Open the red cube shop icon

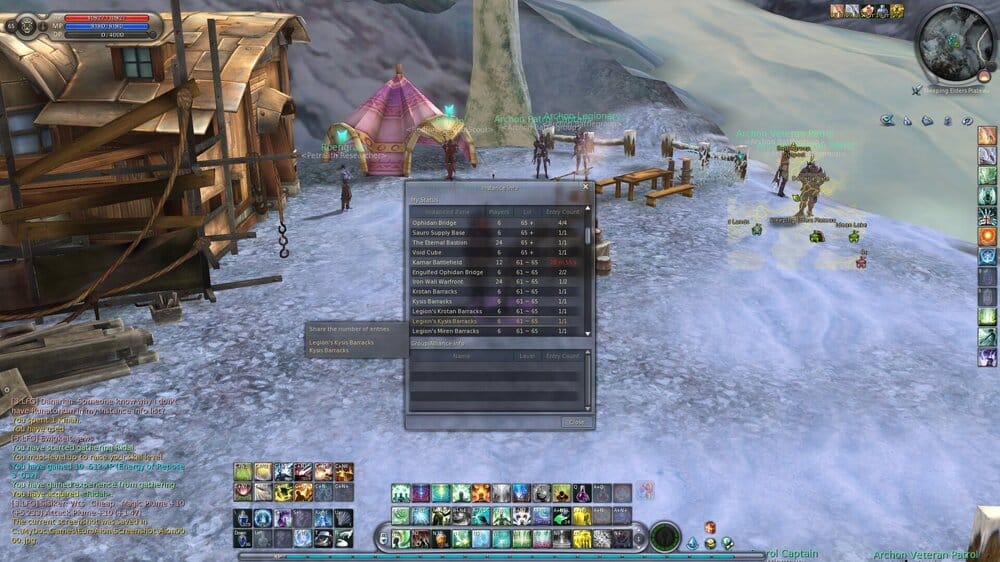tap(710, 527)
